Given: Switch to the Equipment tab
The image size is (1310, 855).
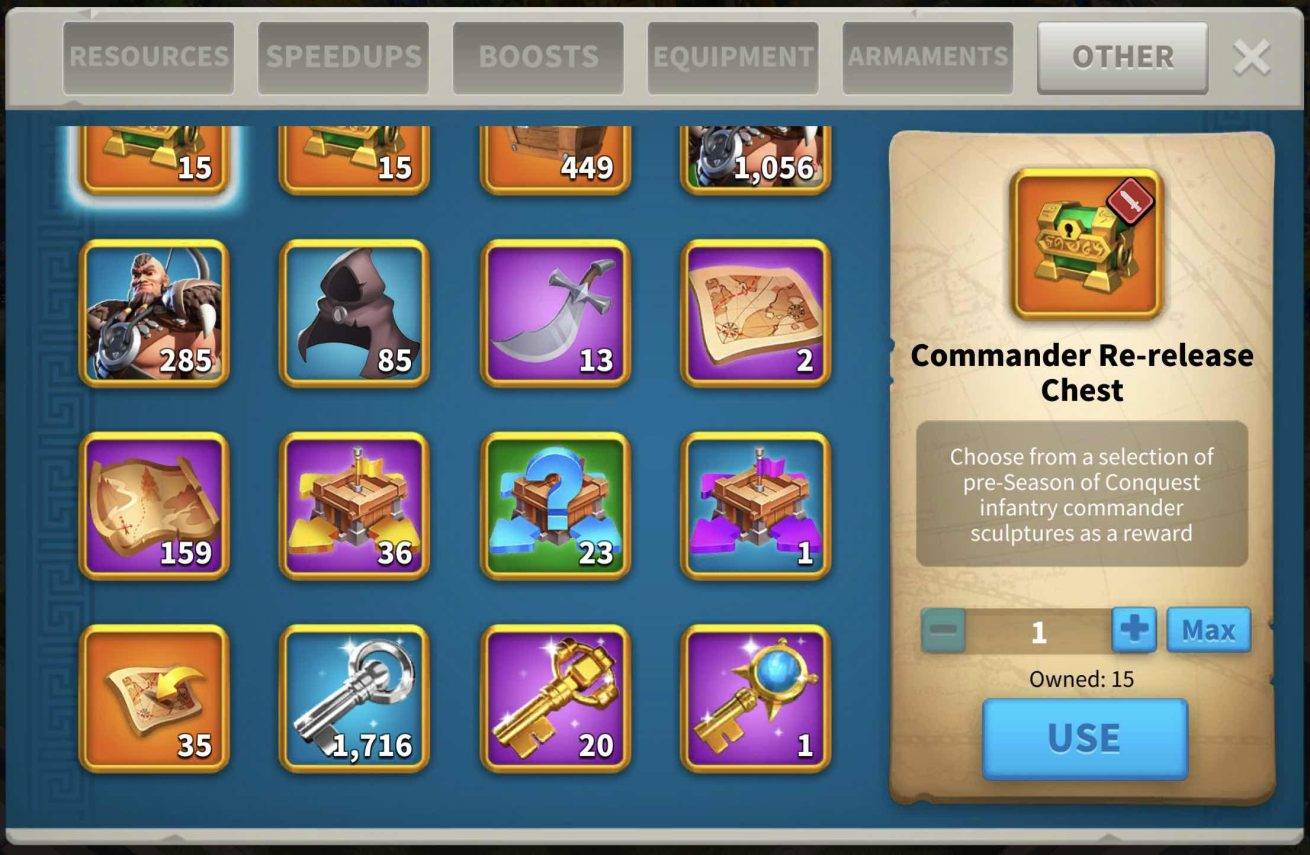Looking at the screenshot, I should (x=733, y=57).
